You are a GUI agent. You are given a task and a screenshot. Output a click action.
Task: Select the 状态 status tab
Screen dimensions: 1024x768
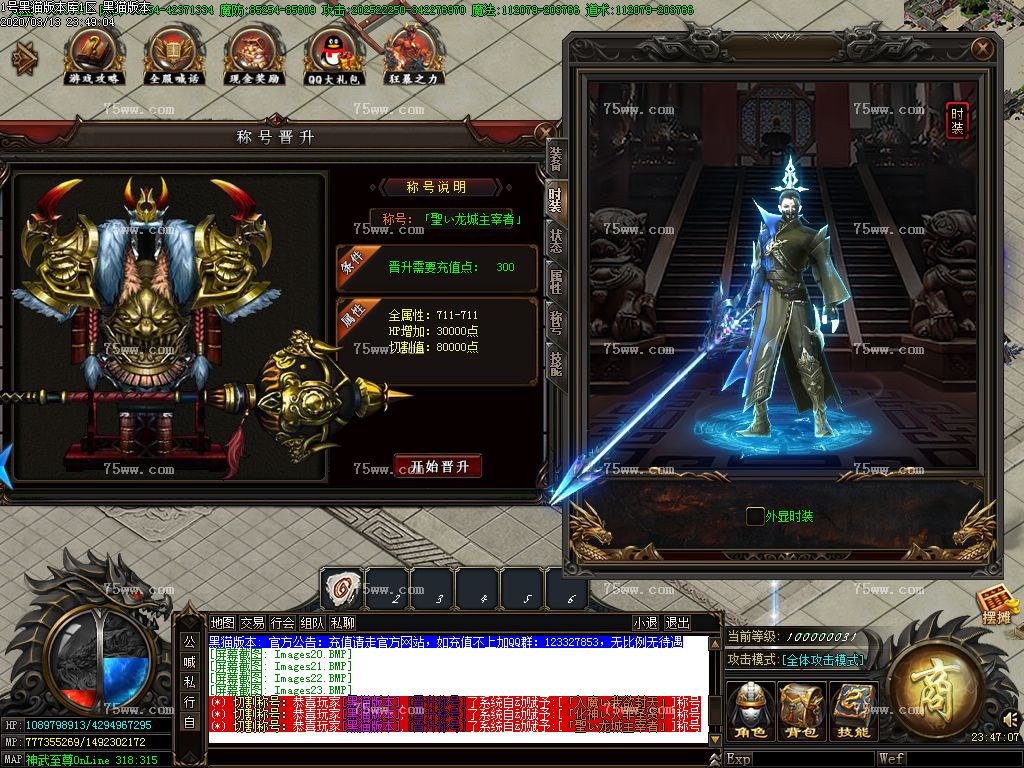click(x=556, y=240)
